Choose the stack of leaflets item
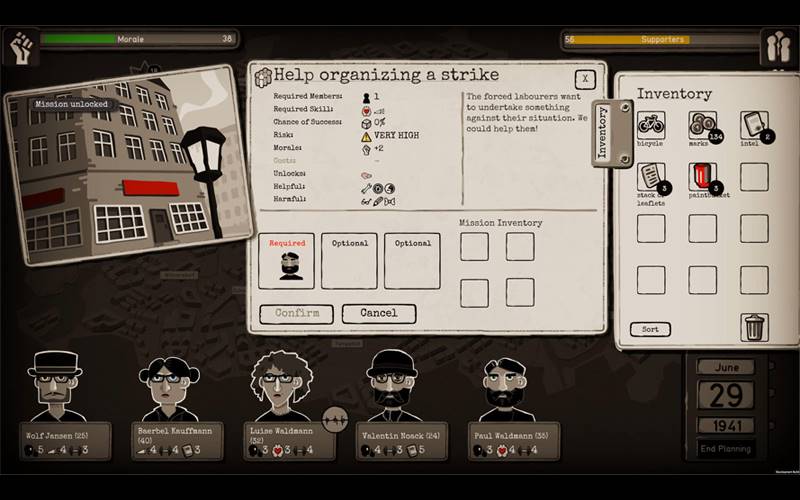This screenshot has height=500, width=800. tap(650, 177)
